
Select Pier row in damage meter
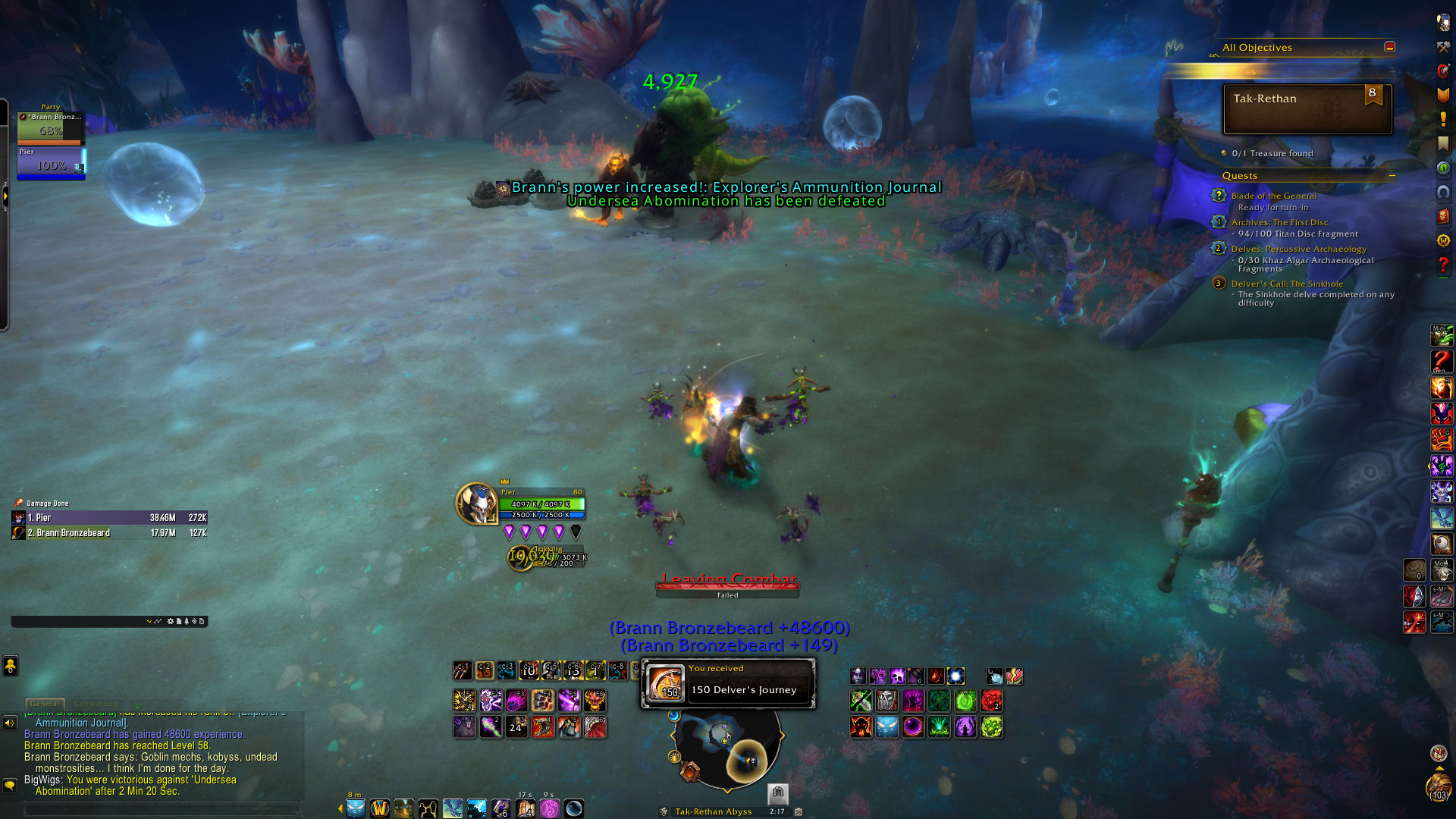(109, 518)
